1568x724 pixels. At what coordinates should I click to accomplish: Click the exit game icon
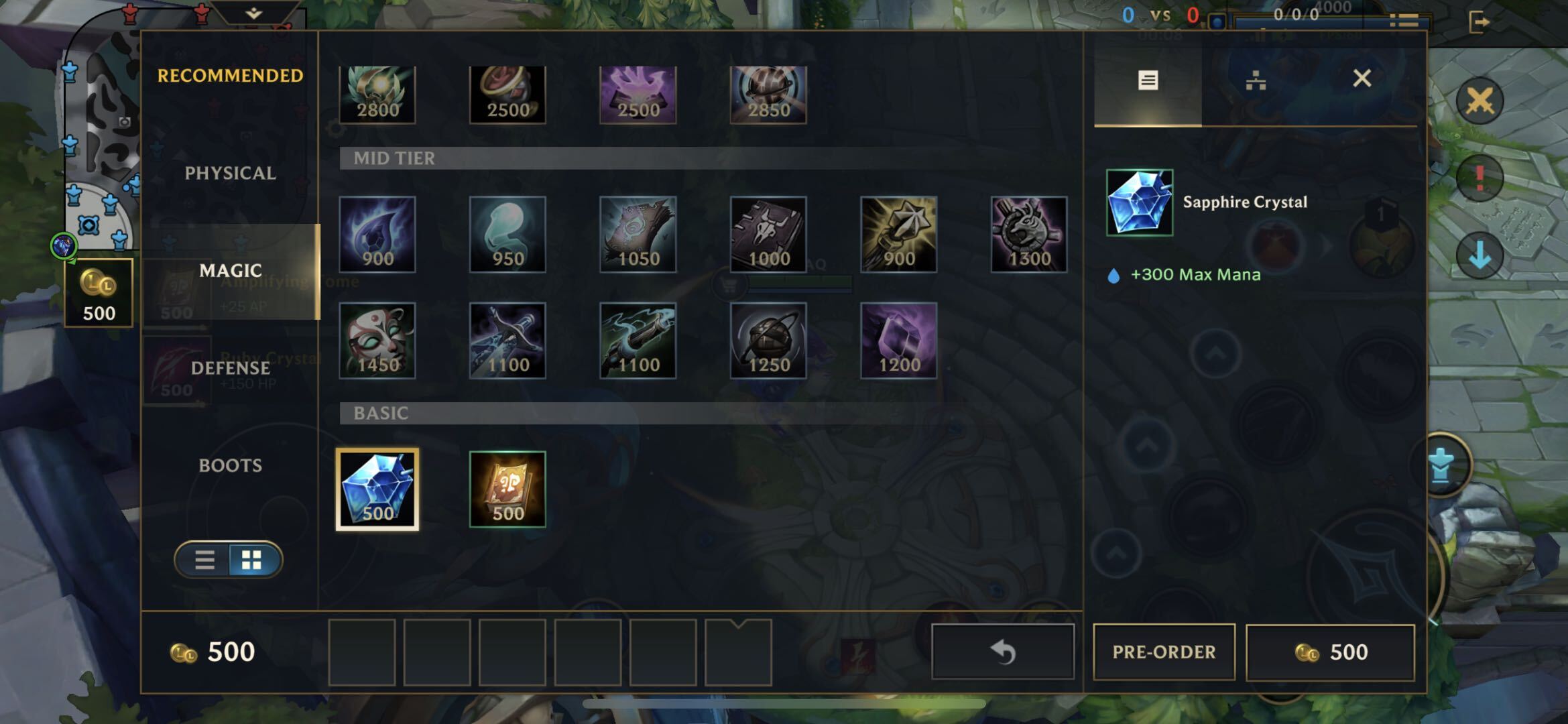coord(1478,22)
